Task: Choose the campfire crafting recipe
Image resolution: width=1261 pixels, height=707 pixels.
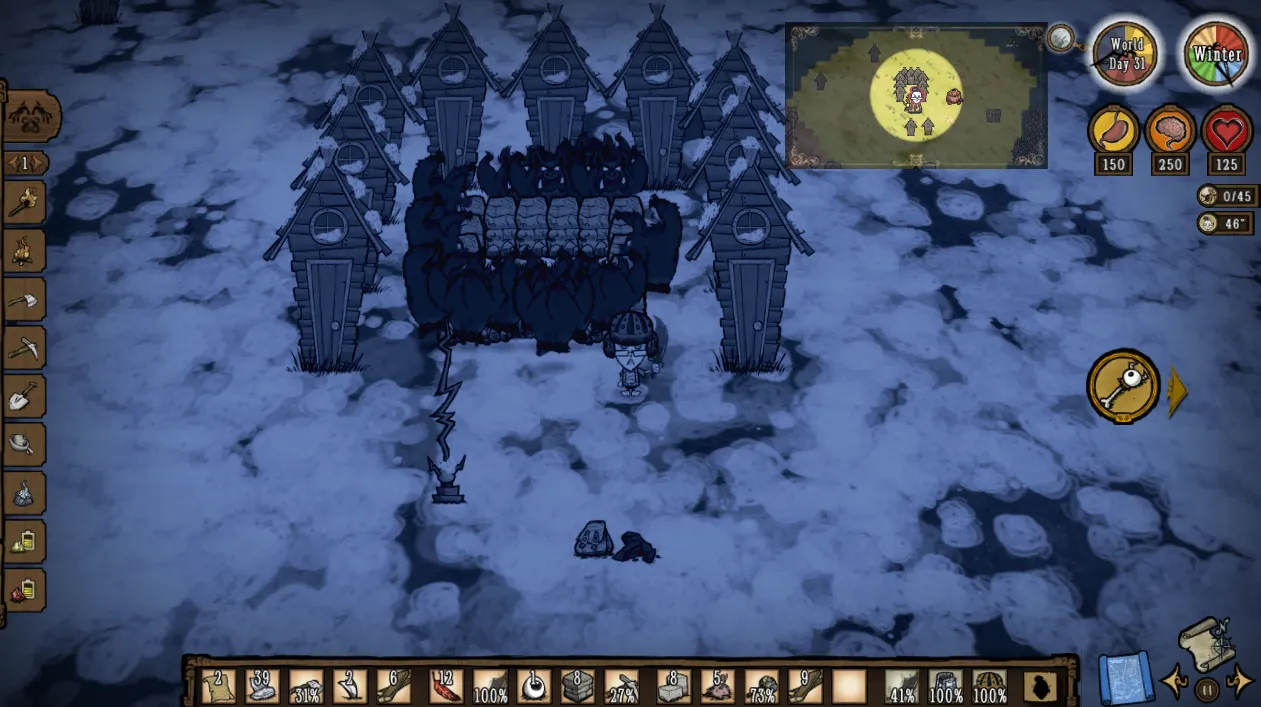Action: (x=24, y=250)
